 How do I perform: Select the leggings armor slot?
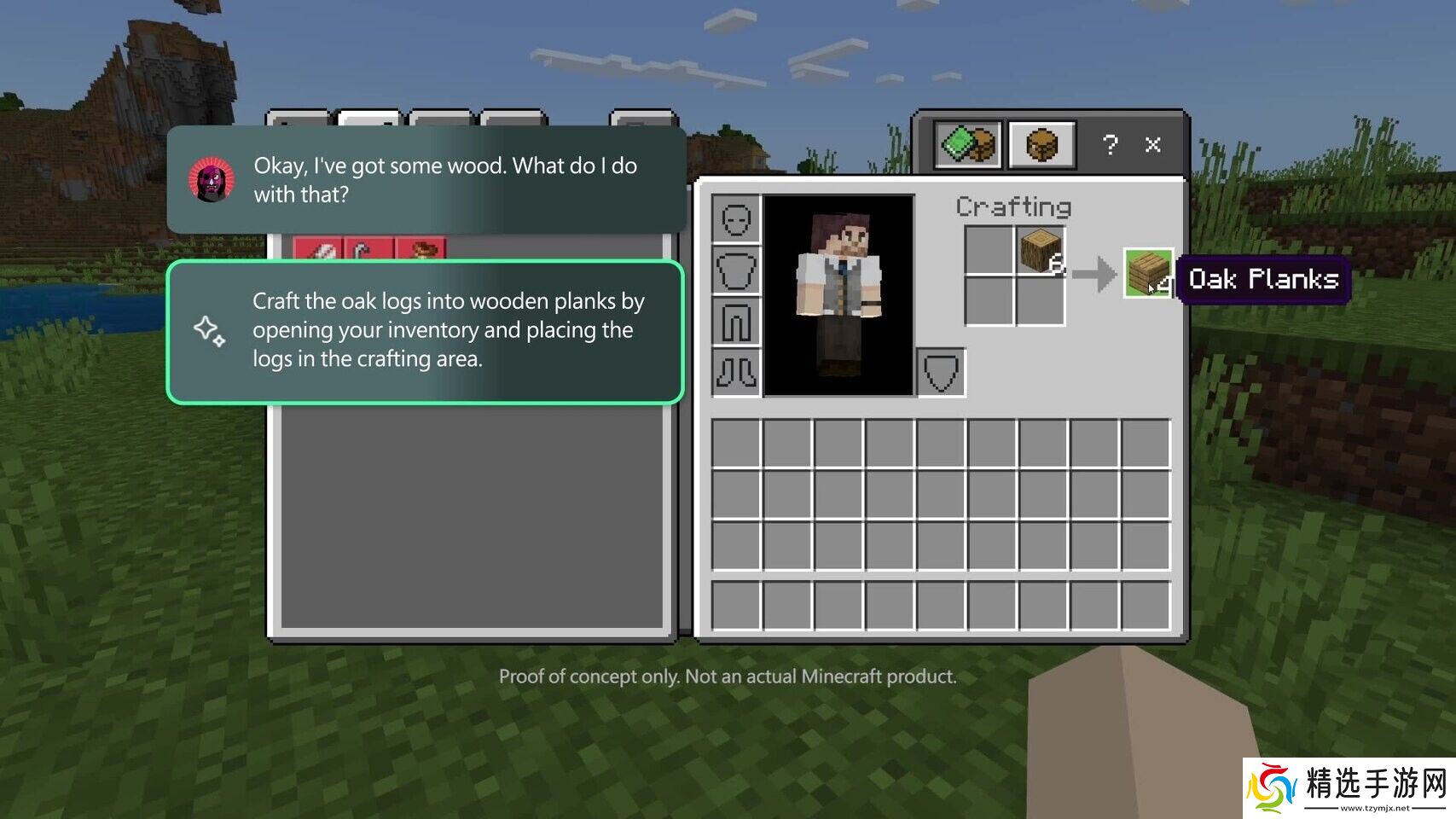coord(735,322)
